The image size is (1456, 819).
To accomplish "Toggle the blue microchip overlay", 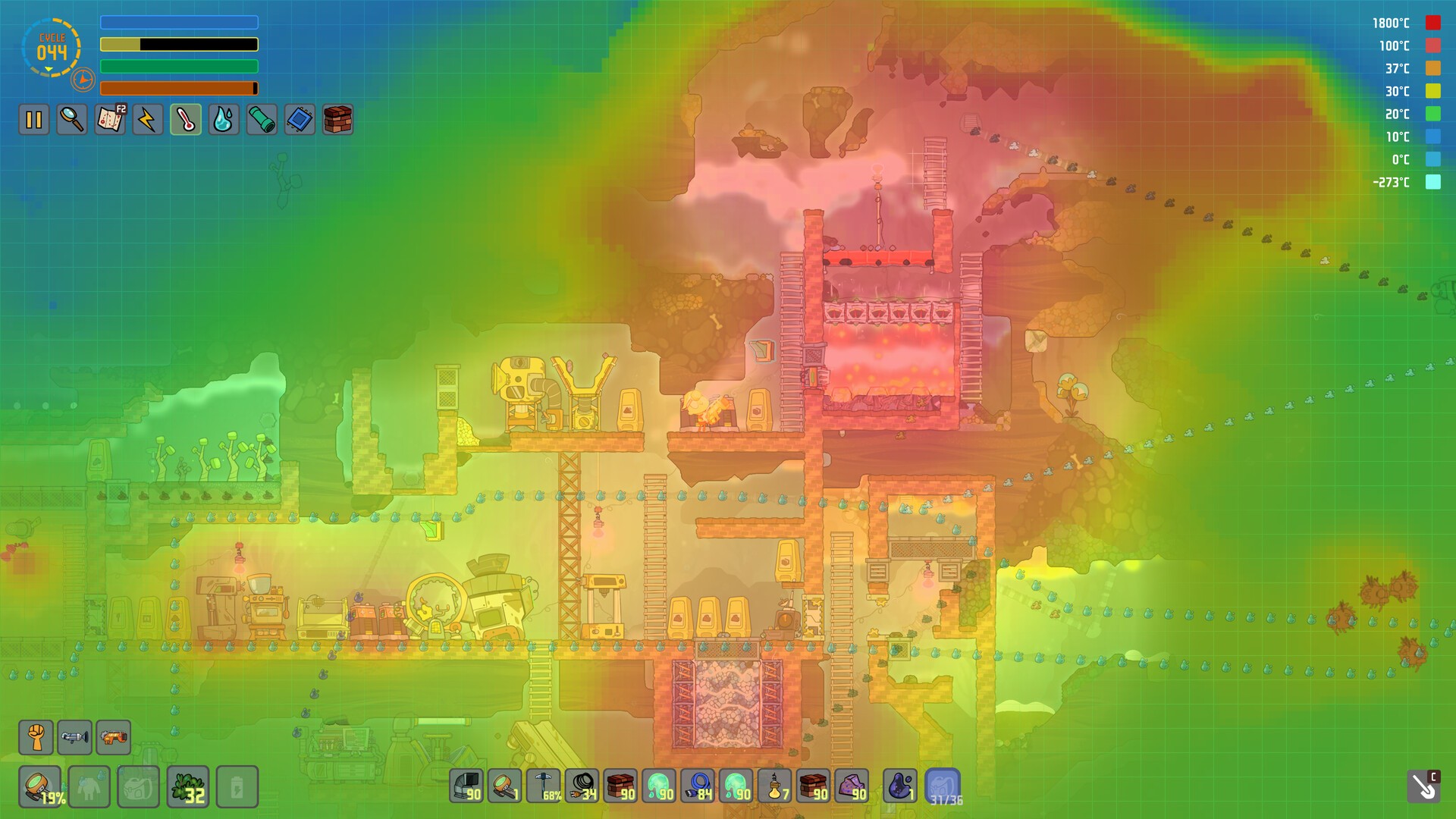I will 300,120.
